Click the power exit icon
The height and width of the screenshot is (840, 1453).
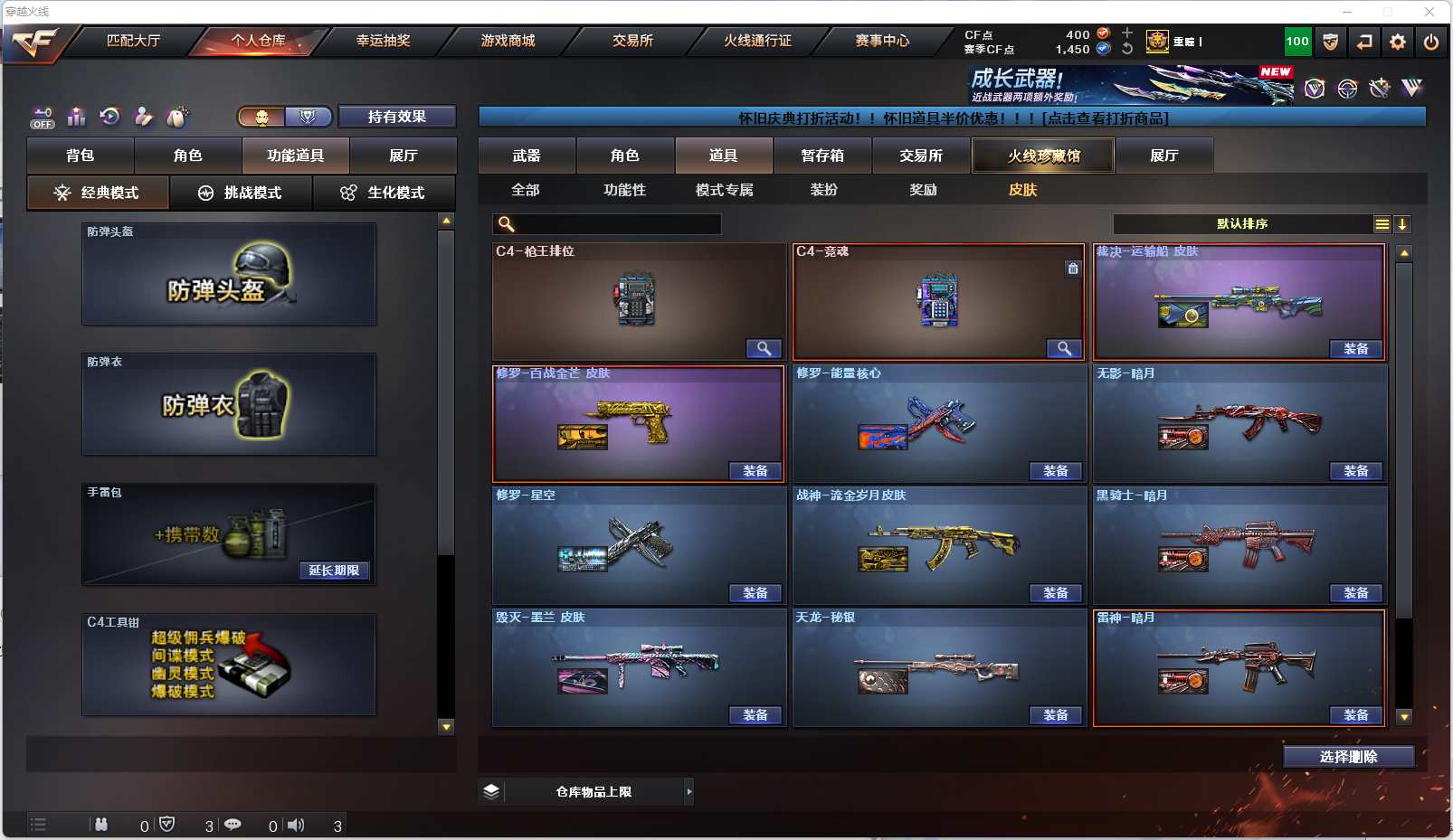point(1430,42)
